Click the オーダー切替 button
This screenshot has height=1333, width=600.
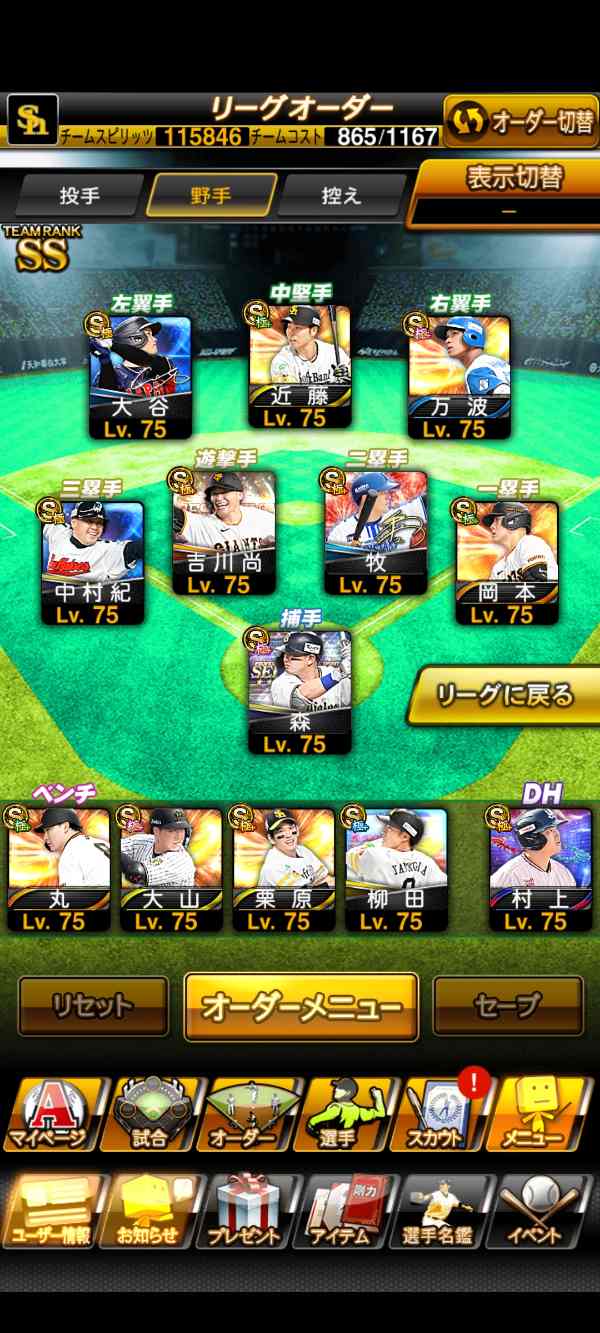[x=521, y=122]
